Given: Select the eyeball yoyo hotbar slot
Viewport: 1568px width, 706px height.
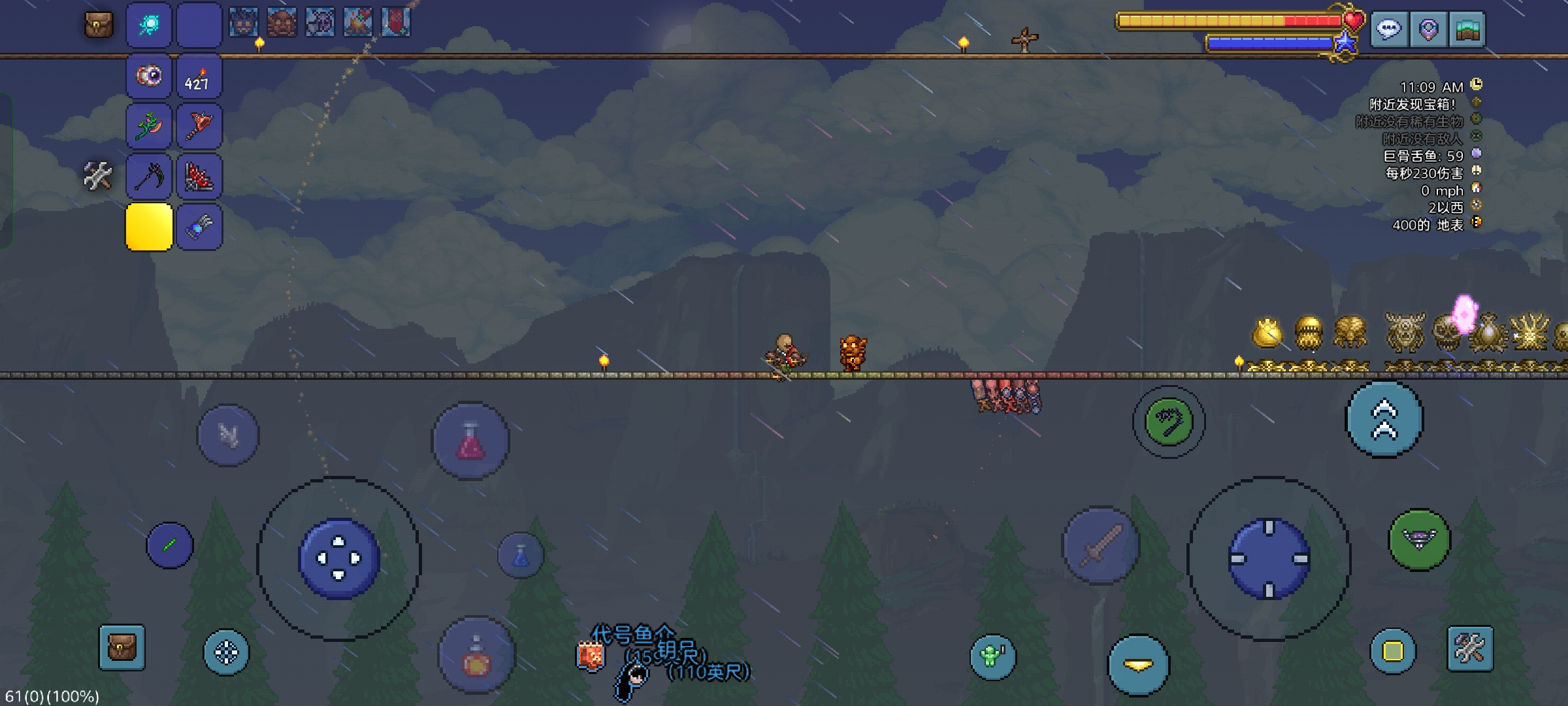Looking at the screenshot, I should click(149, 76).
